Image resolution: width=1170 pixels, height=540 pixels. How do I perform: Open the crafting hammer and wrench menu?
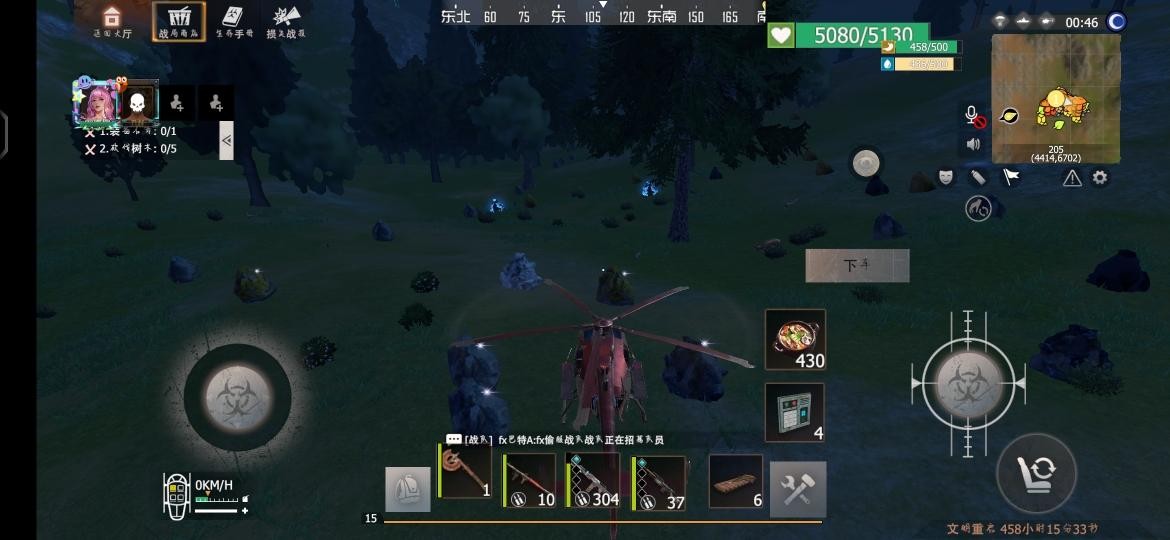[x=798, y=489]
